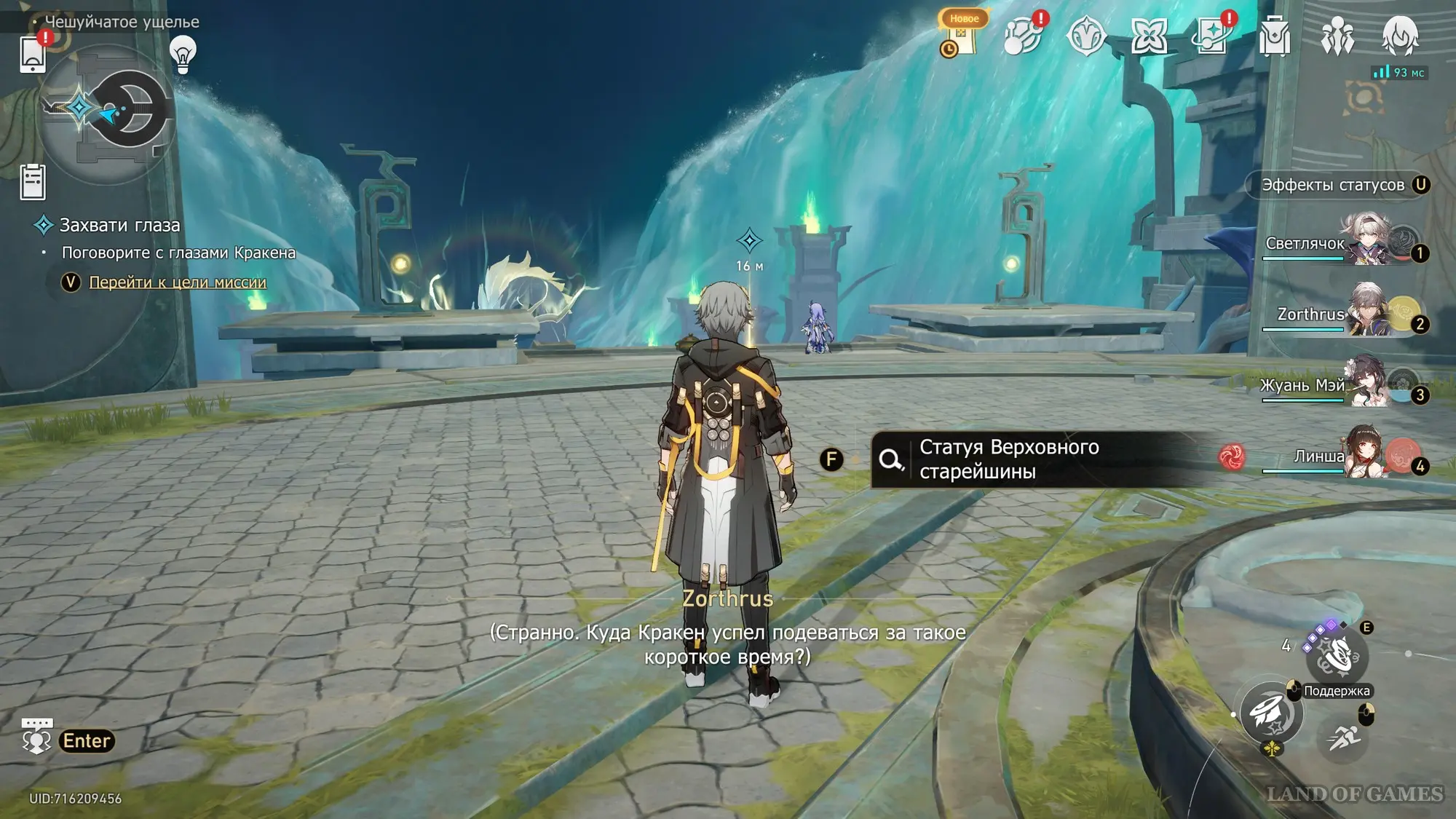Open the backpack inventory icon
Screen dimensions: 1456x819
click(1275, 36)
